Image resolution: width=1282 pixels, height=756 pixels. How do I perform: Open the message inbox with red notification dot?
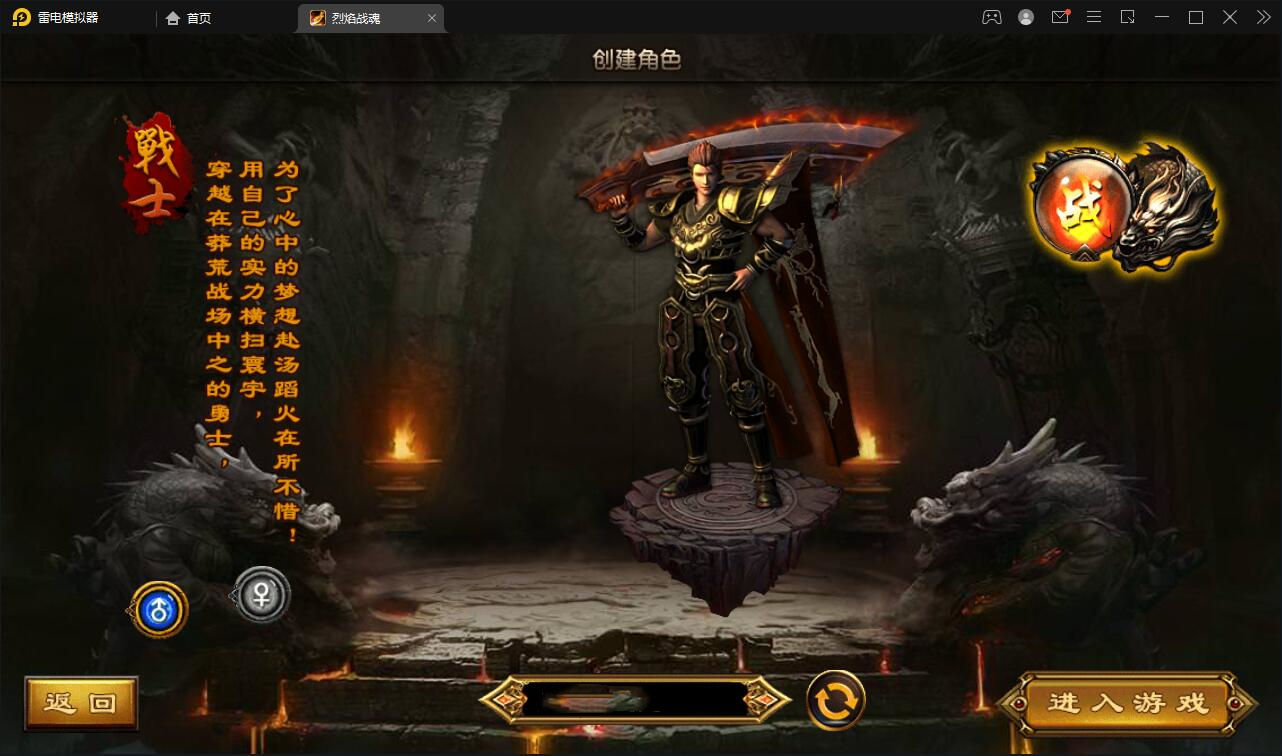(x=1060, y=17)
